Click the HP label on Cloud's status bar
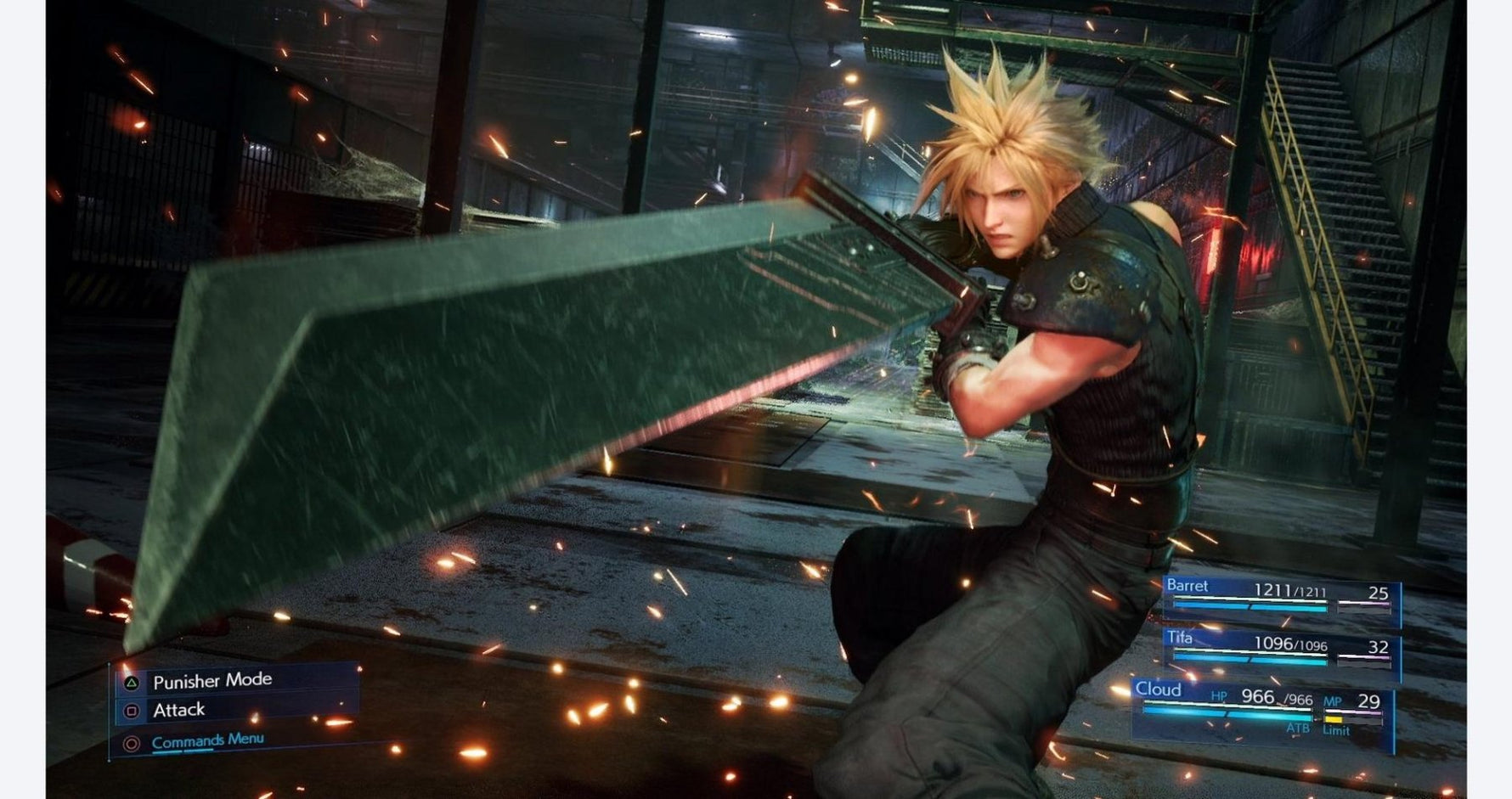 [x=1219, y=696]
